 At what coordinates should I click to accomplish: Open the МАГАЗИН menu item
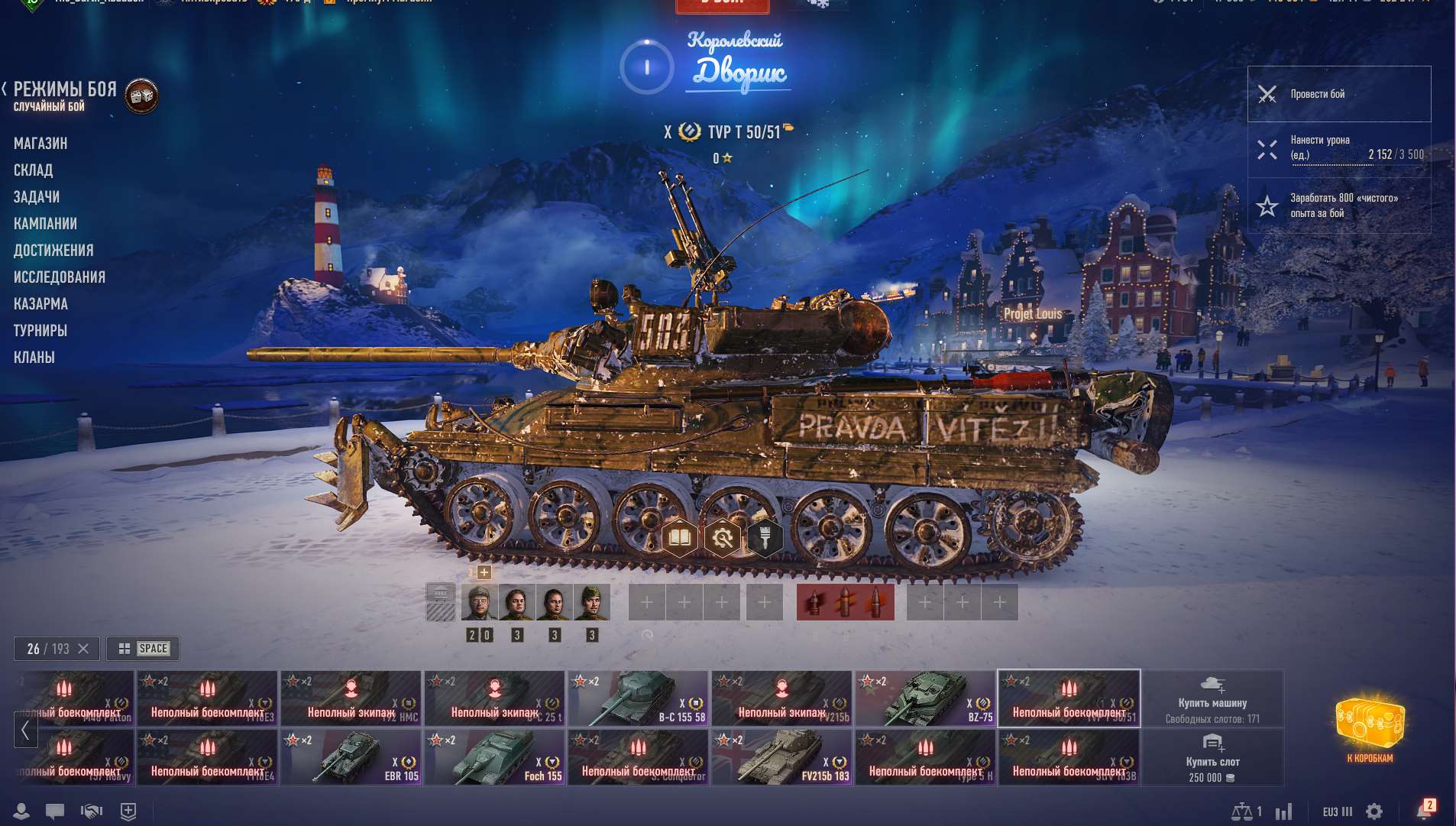[x=40, y=143]
